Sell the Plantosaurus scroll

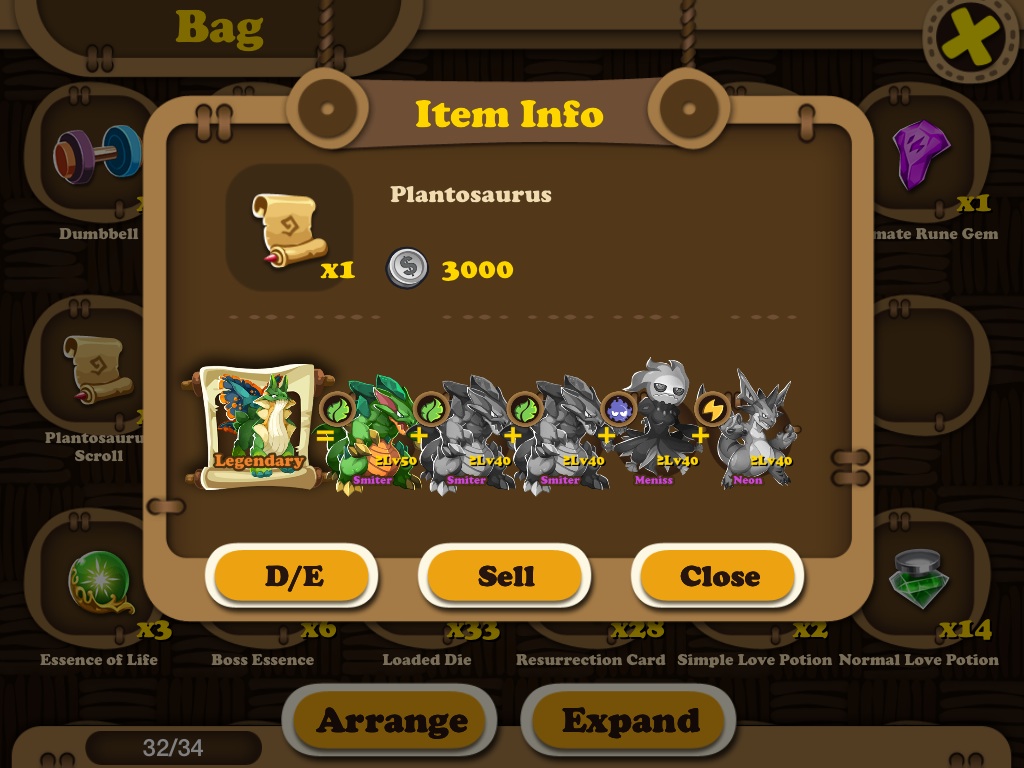click(505, 576)
